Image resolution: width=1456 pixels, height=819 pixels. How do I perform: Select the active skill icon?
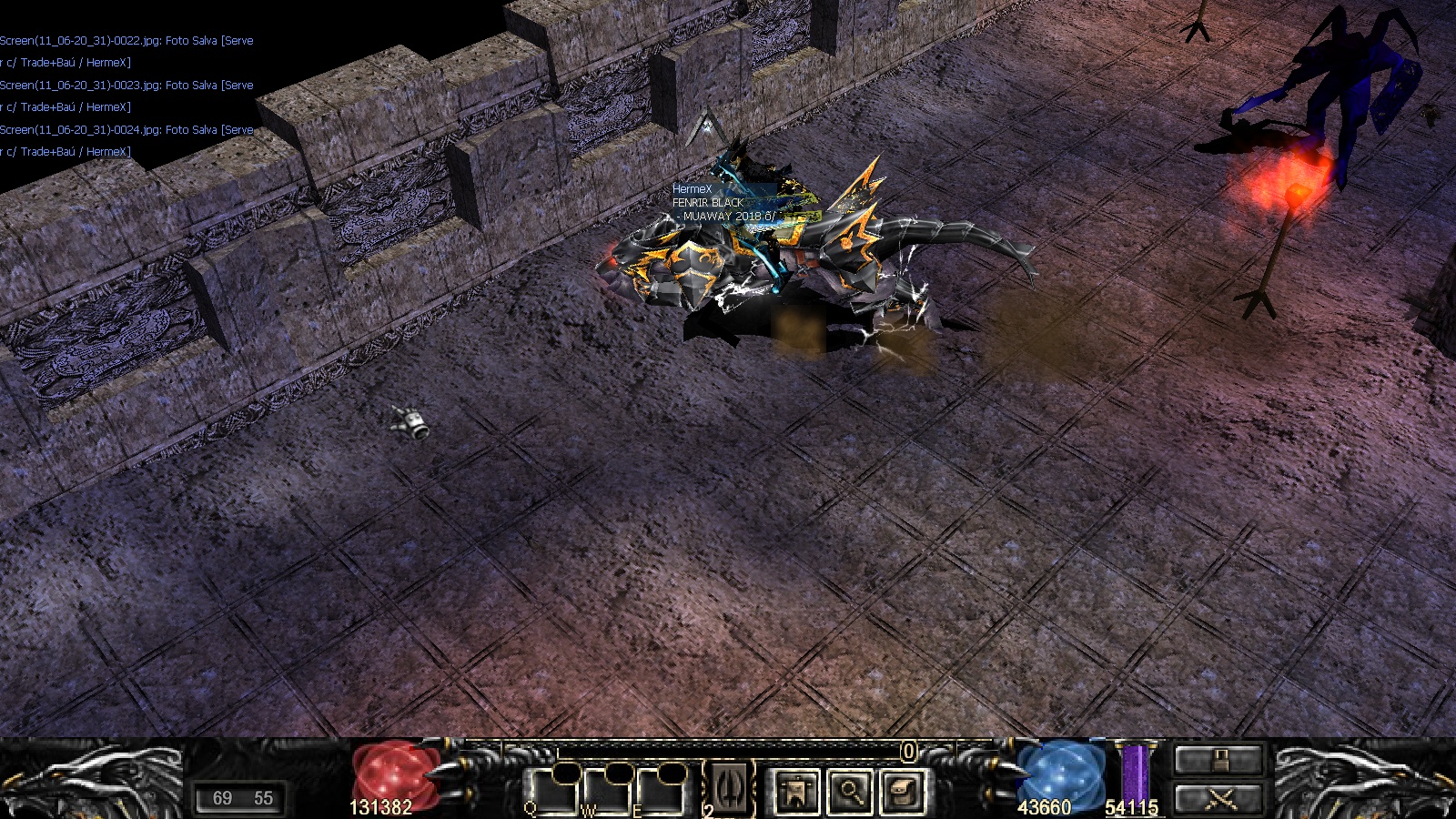click(731, 786)
